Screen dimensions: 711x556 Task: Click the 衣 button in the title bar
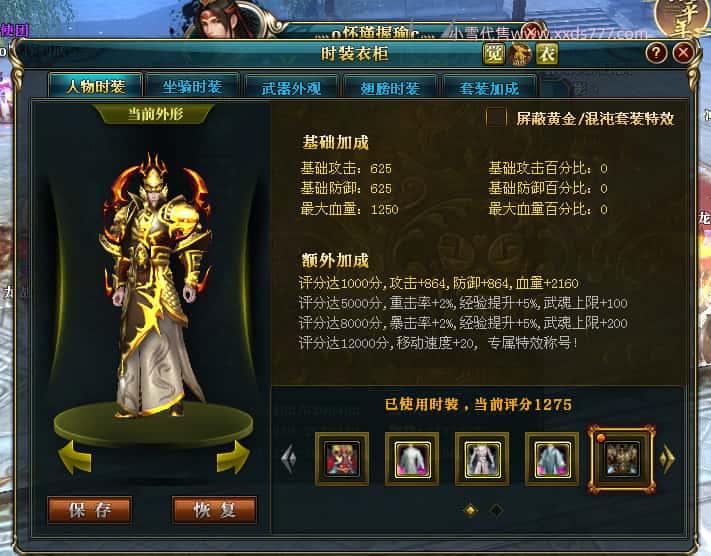546,53
